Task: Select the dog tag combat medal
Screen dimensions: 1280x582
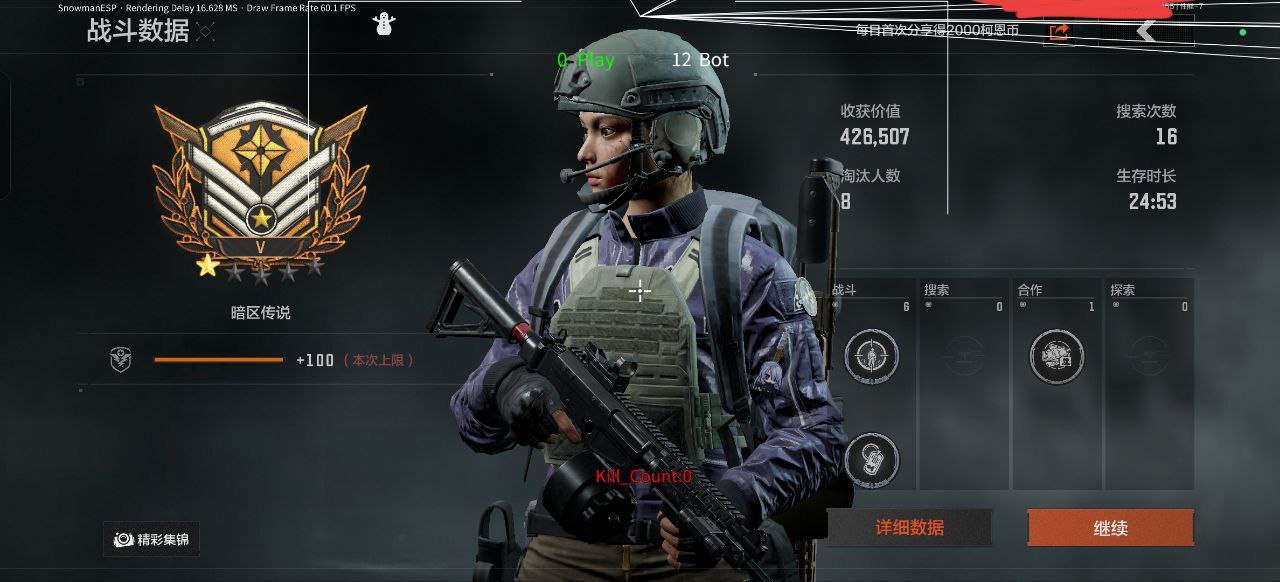Action: click(x=871, y=460)
